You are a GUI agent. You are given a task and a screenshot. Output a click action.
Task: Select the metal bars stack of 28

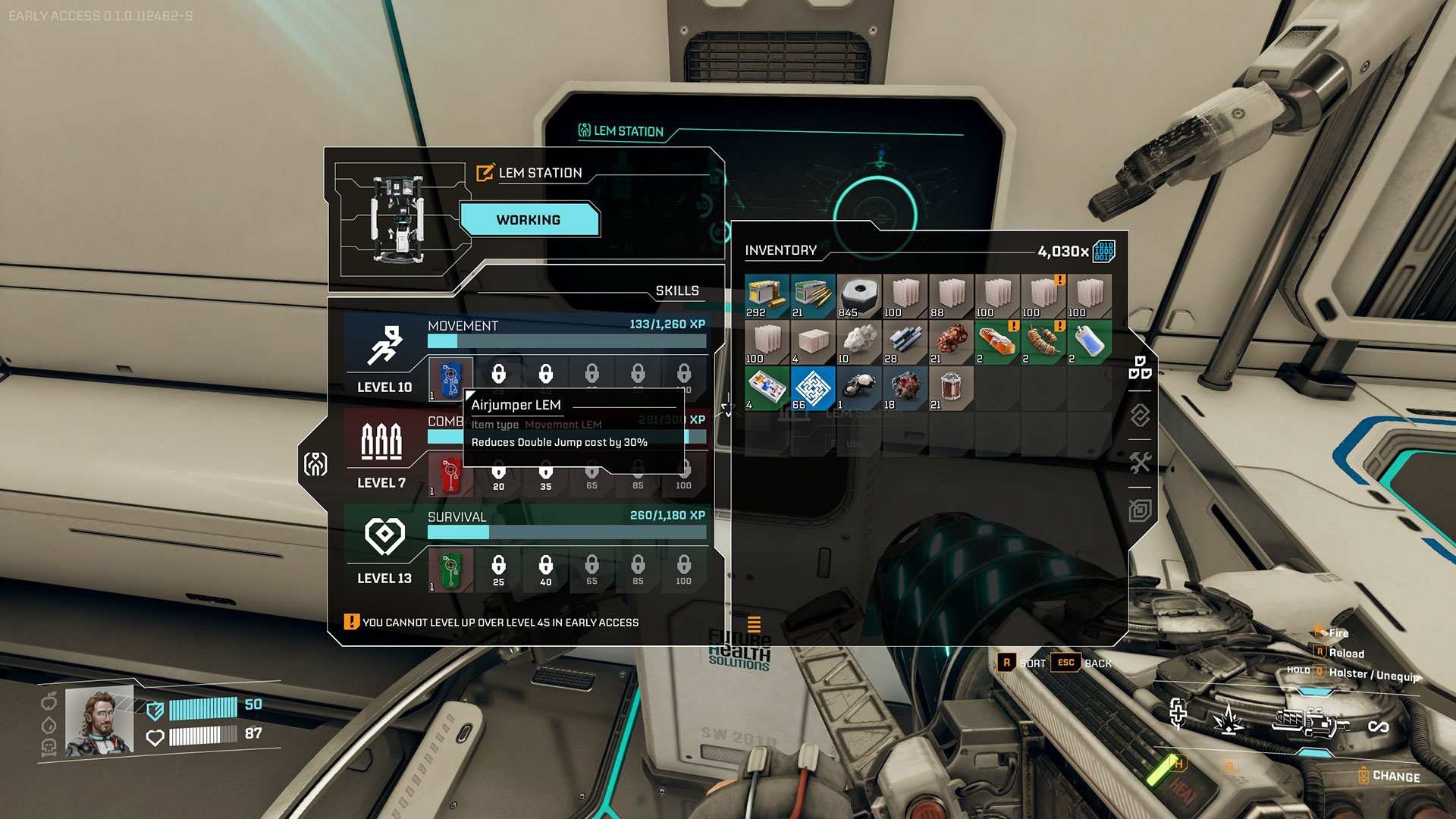point(905,342)
